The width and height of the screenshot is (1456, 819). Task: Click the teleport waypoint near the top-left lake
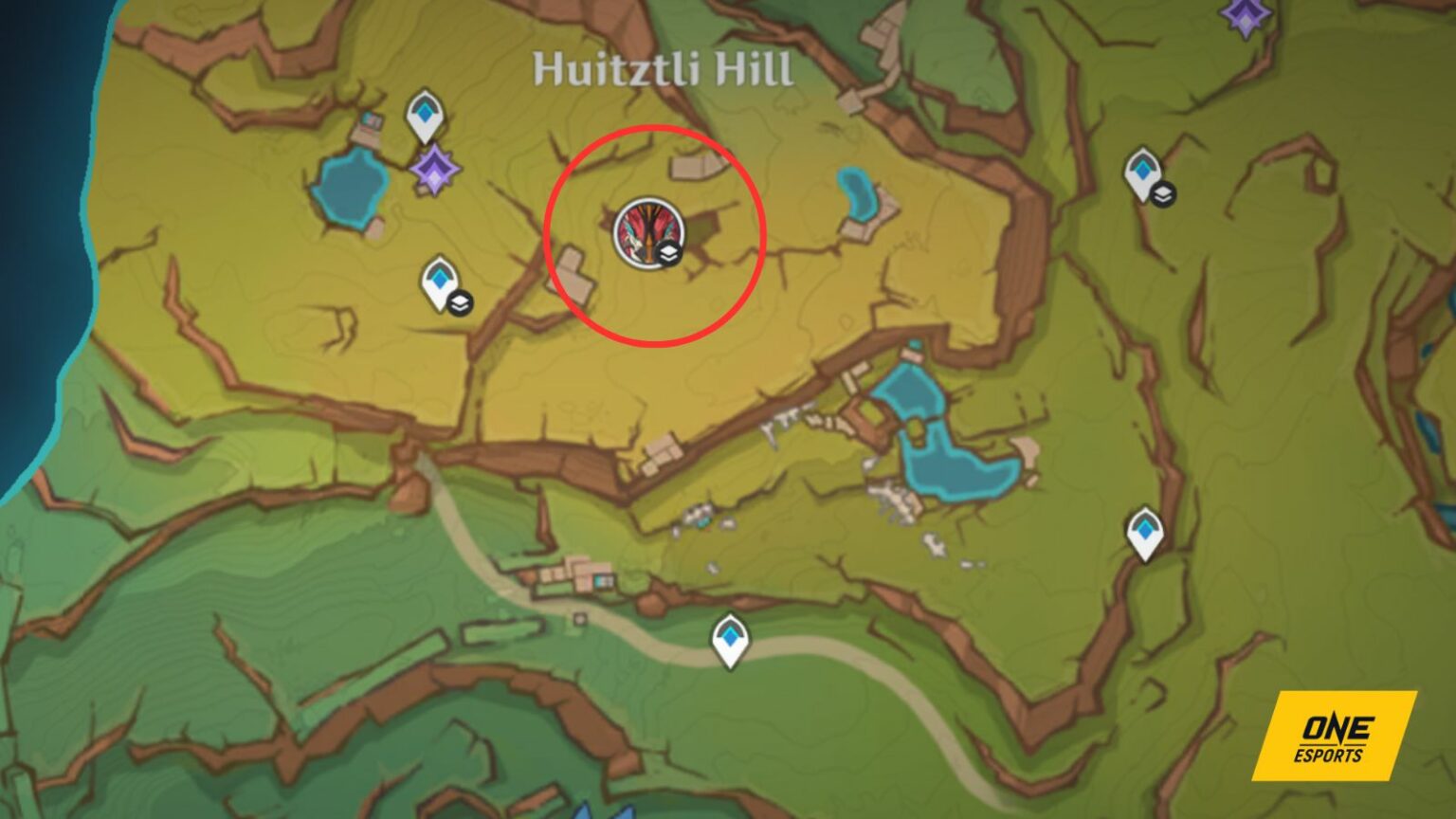click(x=424, y=116)
